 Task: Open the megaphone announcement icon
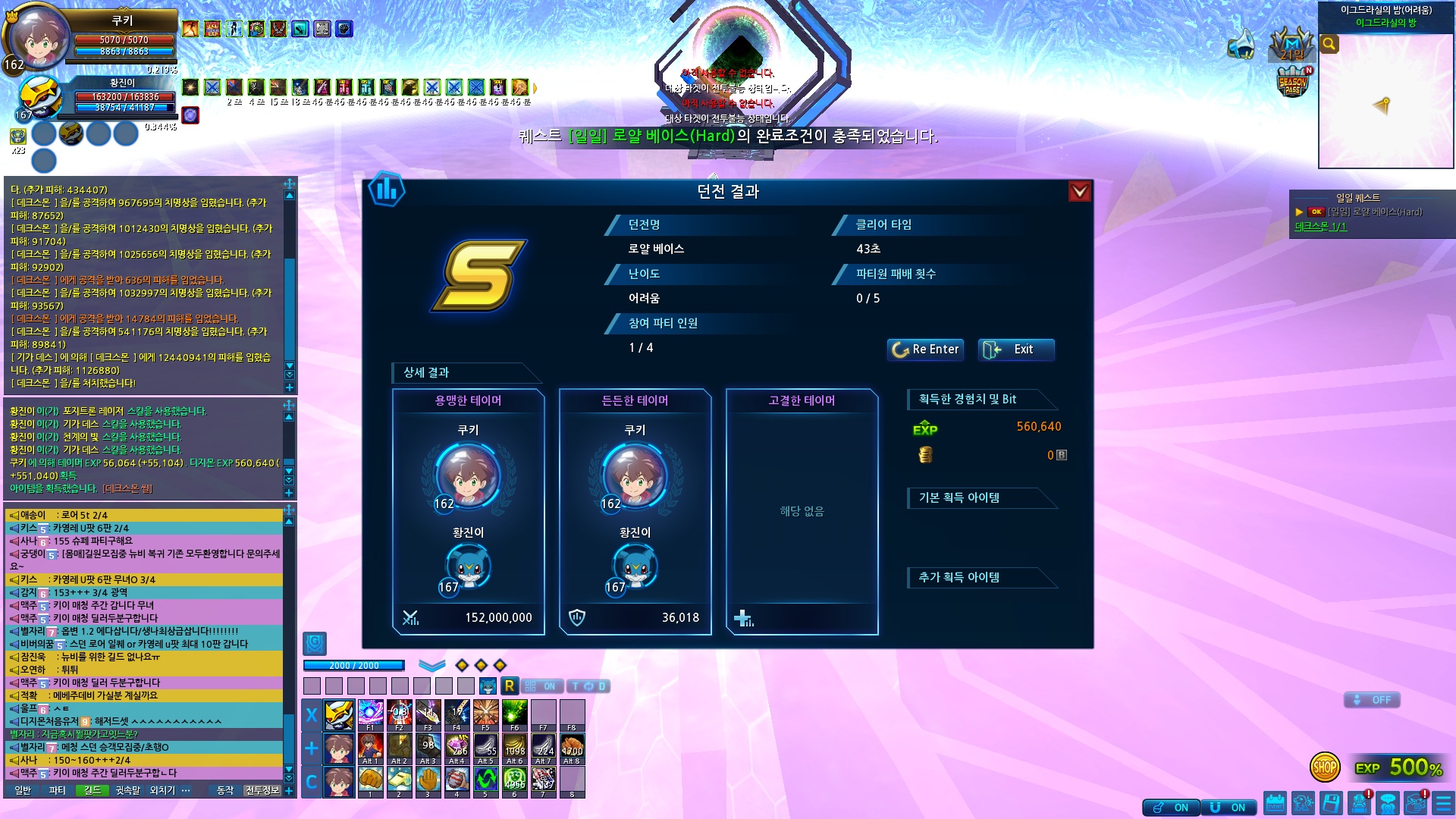(x=1241, y=45)
